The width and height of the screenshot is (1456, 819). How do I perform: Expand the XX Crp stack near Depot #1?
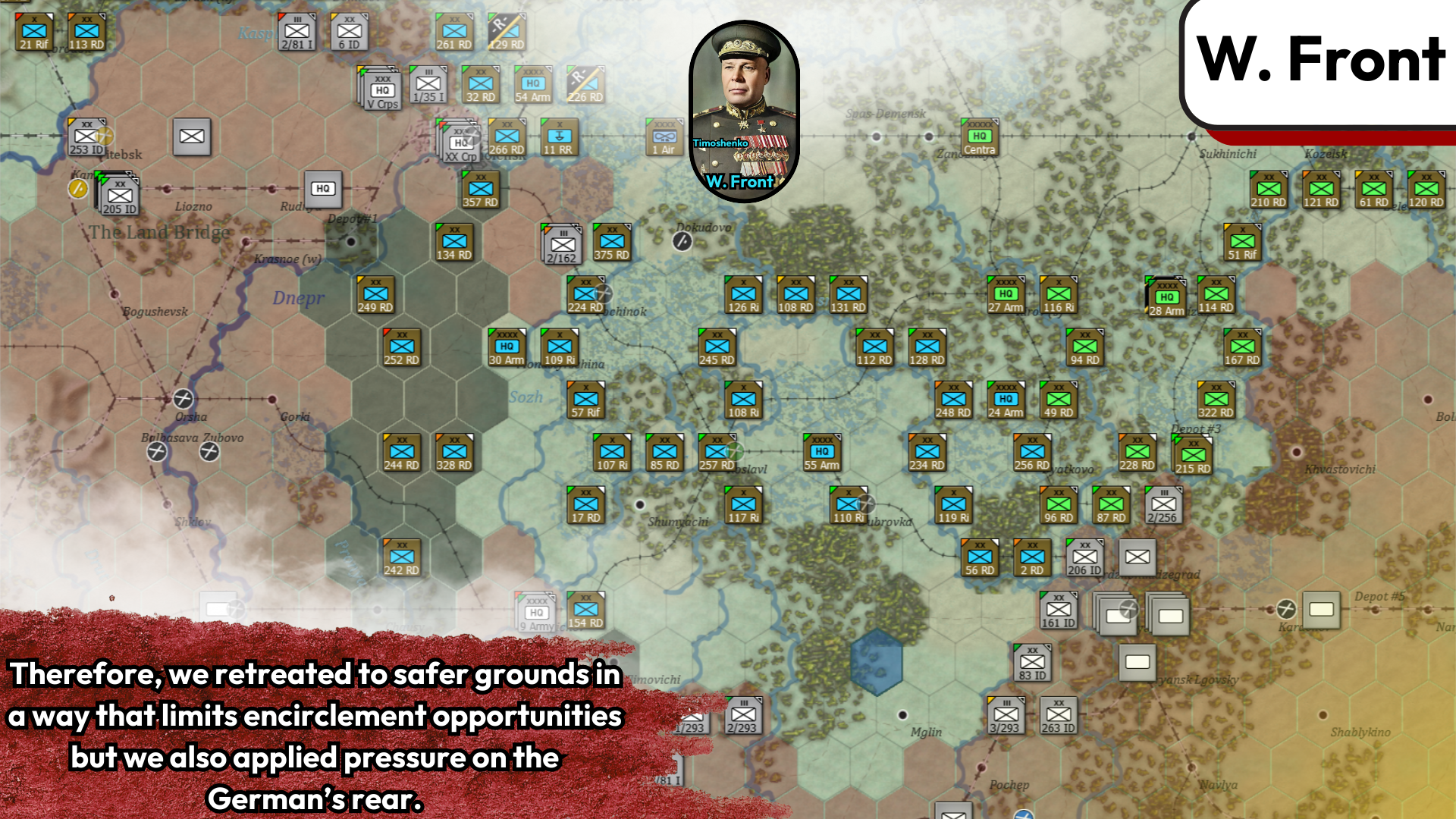click(x=460, y=143)
